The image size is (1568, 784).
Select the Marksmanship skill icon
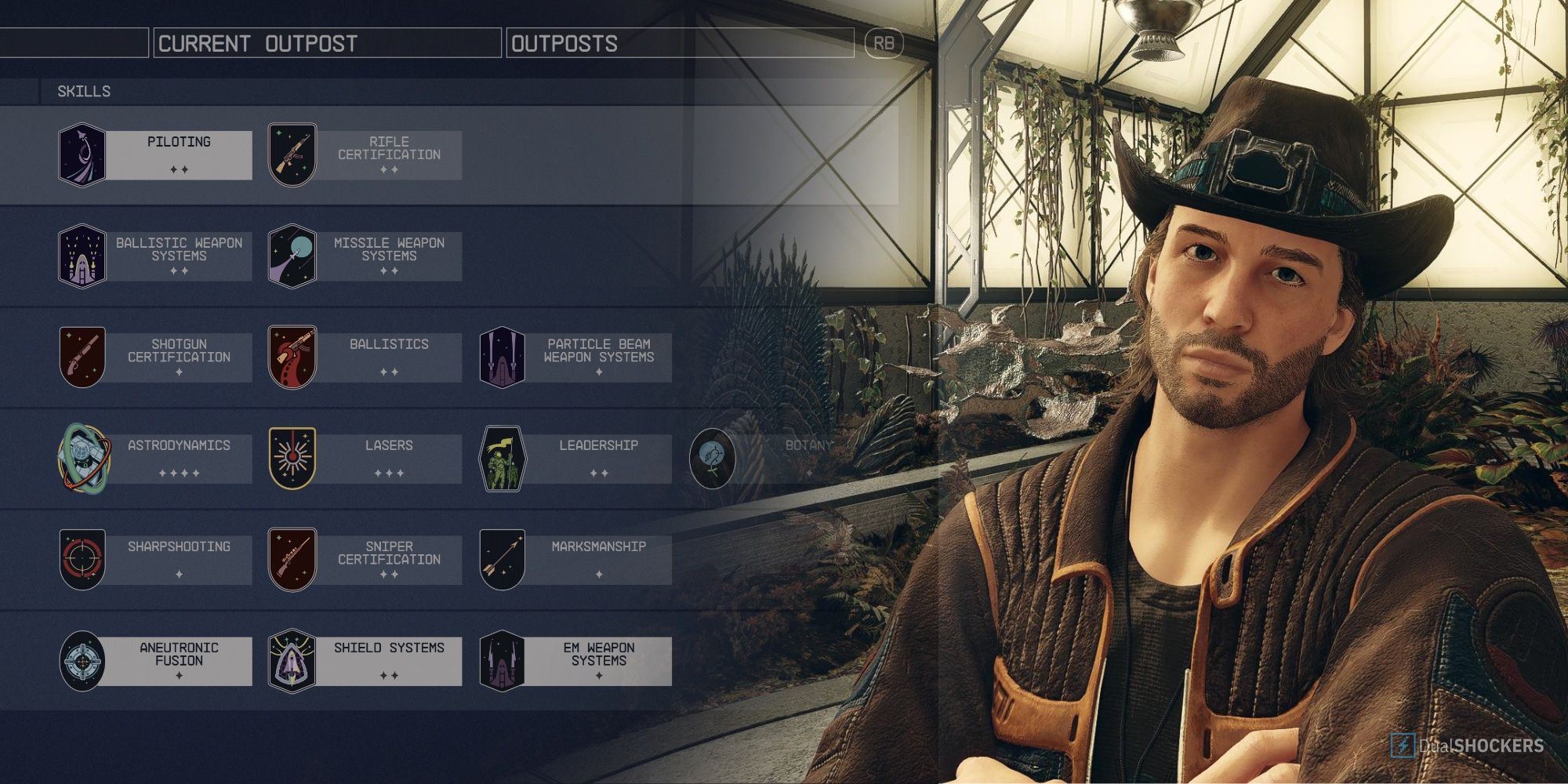click(502, 558)
